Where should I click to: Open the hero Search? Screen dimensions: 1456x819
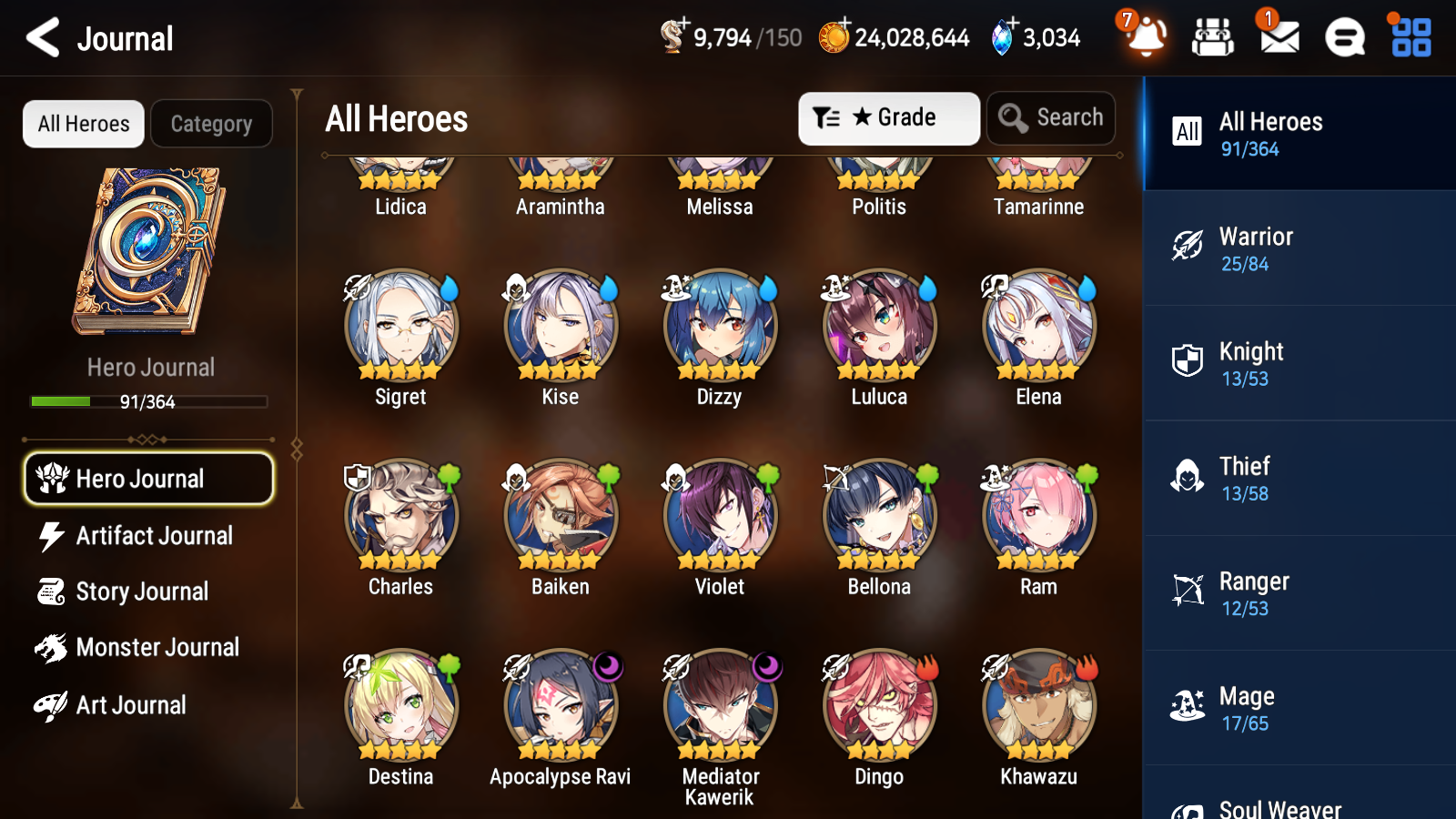pyautogui.click(x=1051, y=117)
